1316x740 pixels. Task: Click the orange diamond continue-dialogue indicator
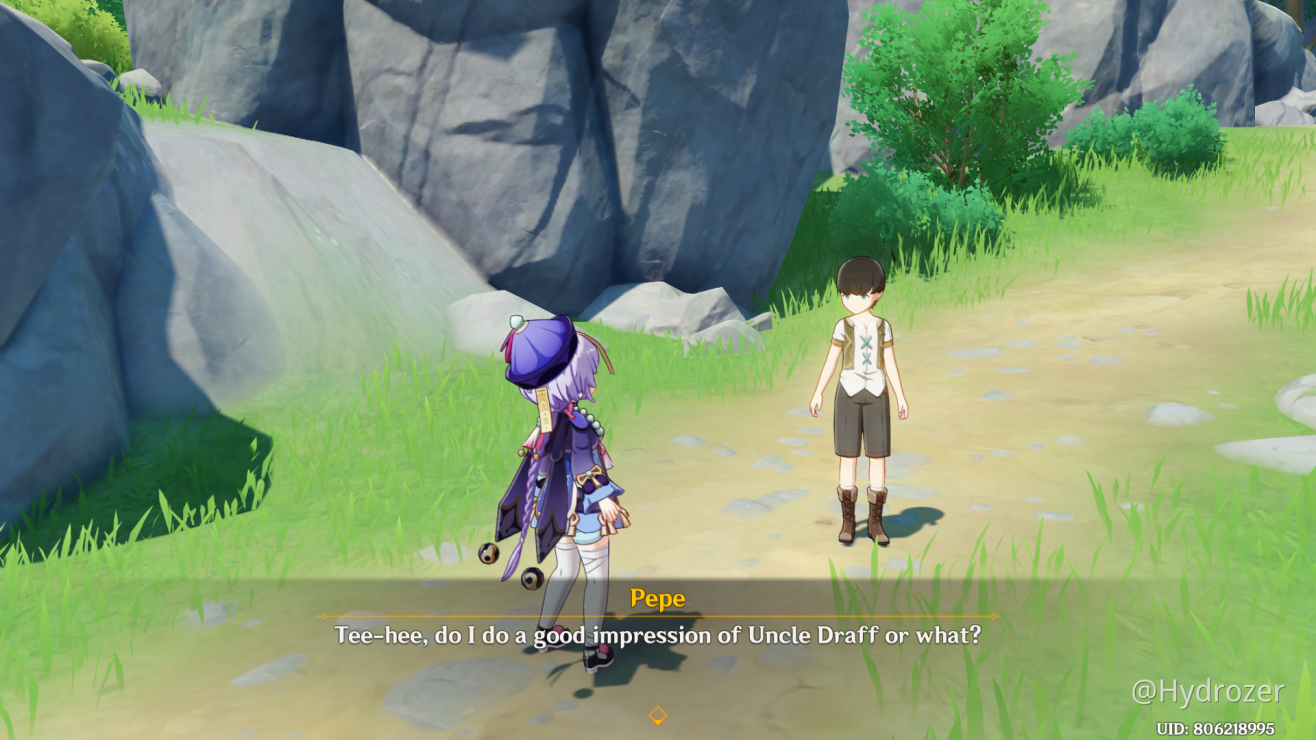pos(658,715)
